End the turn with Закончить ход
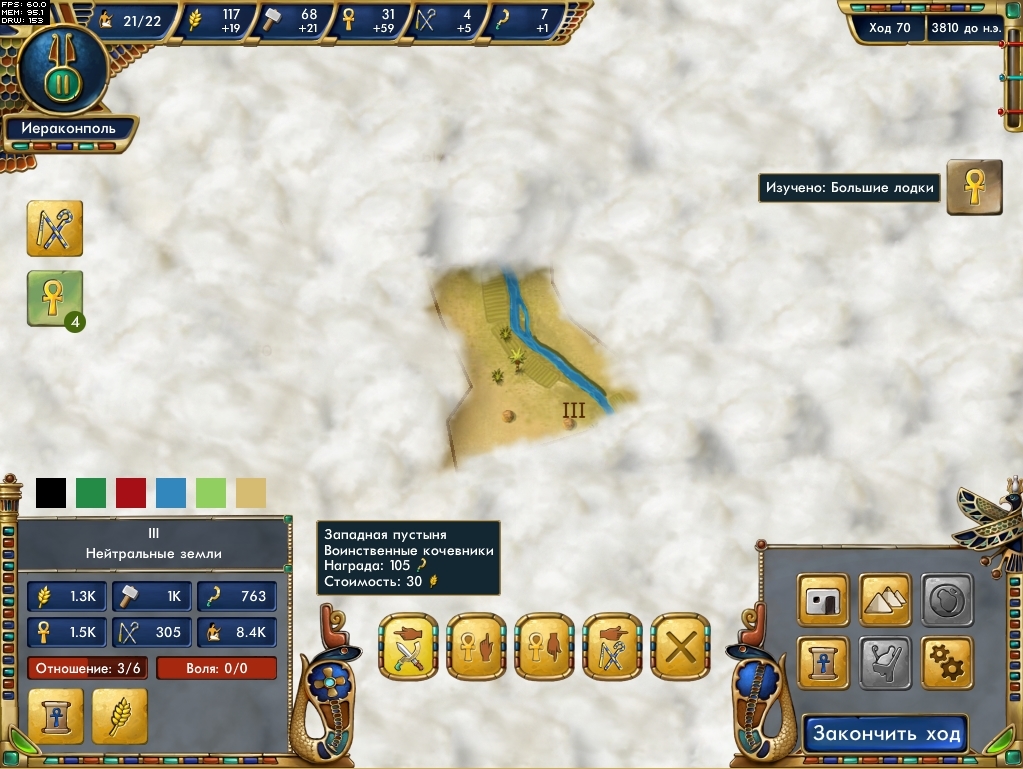Viewport: 1023px width, 769px height. click(x=886, y=734)
